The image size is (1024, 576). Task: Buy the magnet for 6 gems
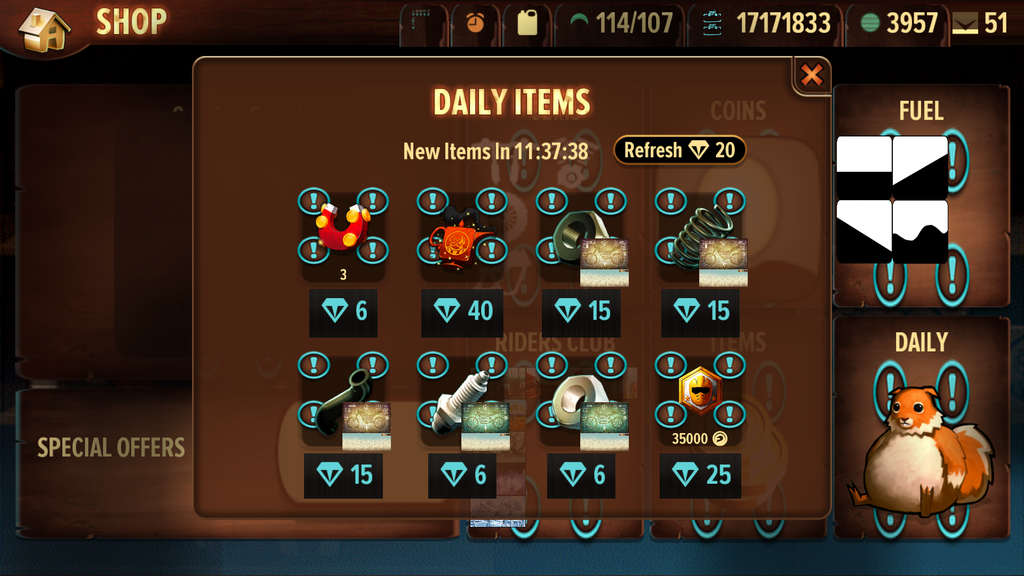click(344, 311)
